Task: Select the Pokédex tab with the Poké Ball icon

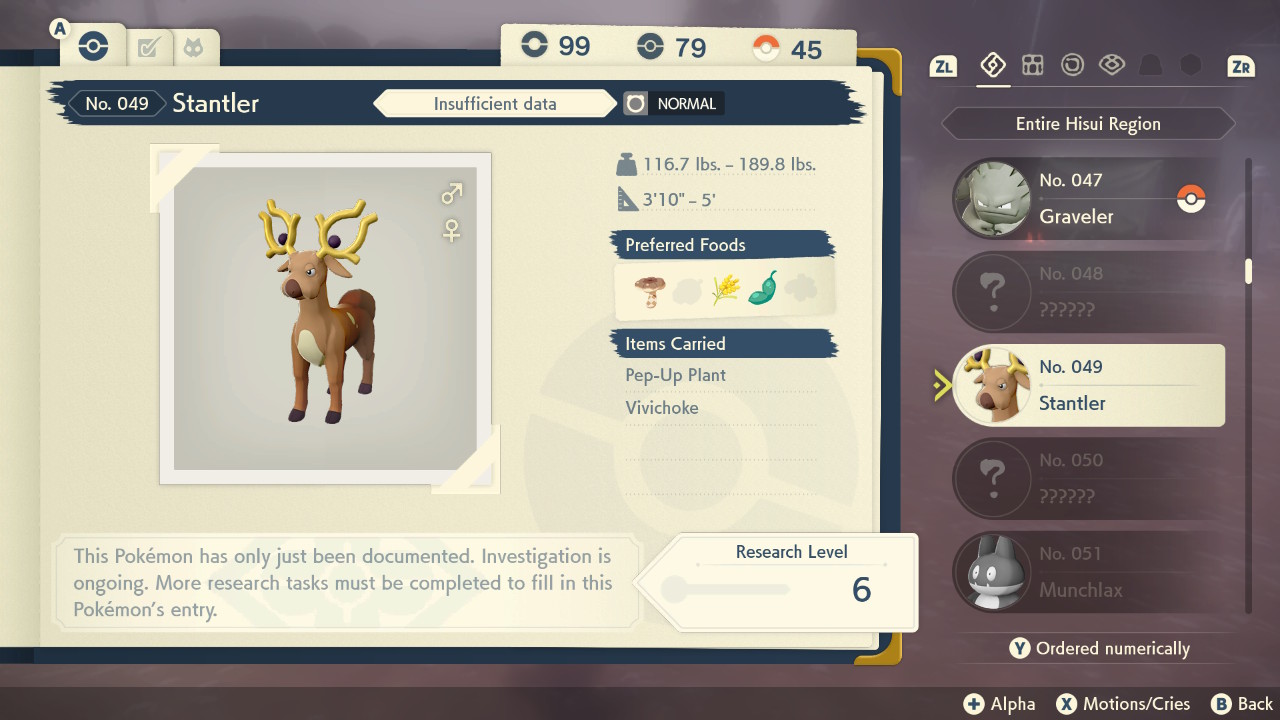Action: click(92, 45)
